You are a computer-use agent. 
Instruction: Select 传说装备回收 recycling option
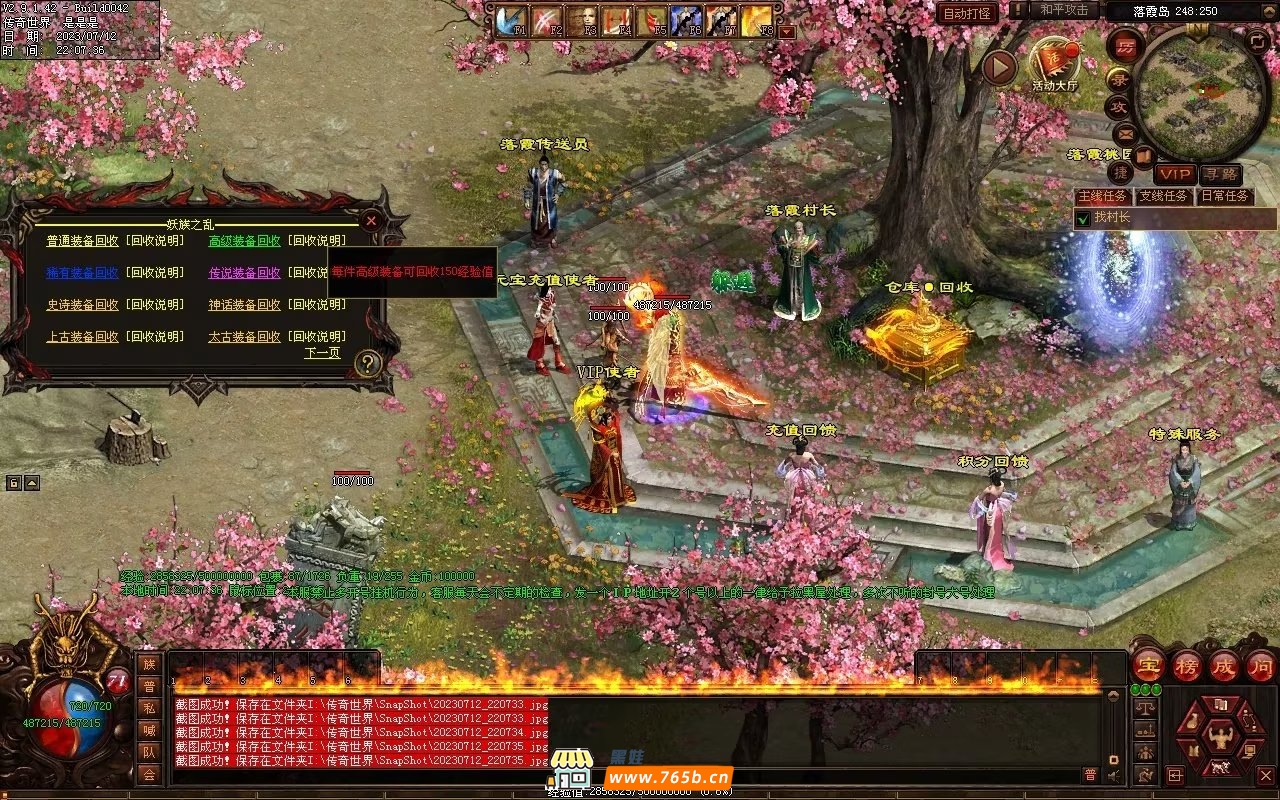coord(244,273)
